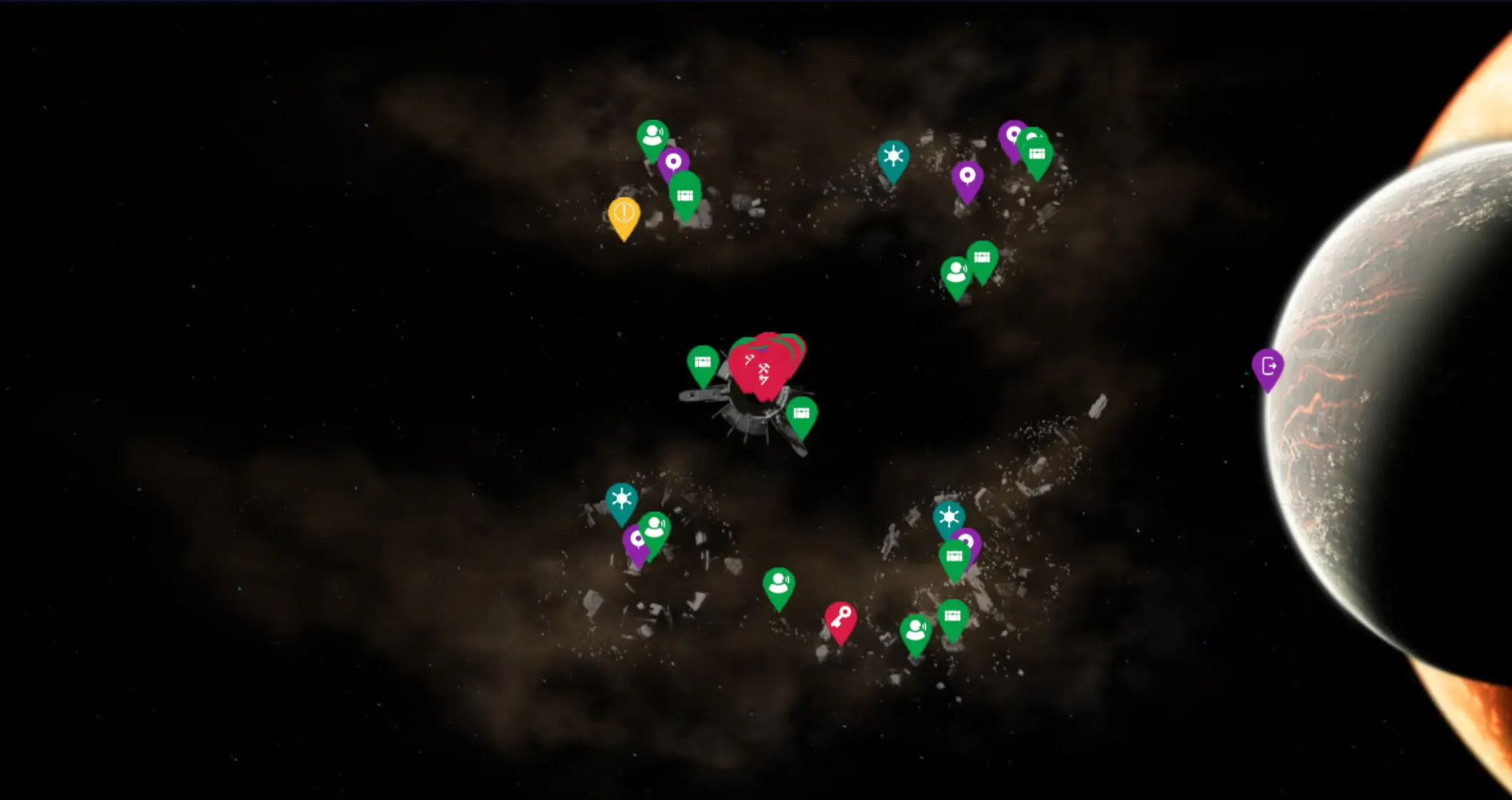This screenshot has height=800, width=1512.
Task: Open the purple anomaly marker in the upper-left cluster
Action: [674, 162]
